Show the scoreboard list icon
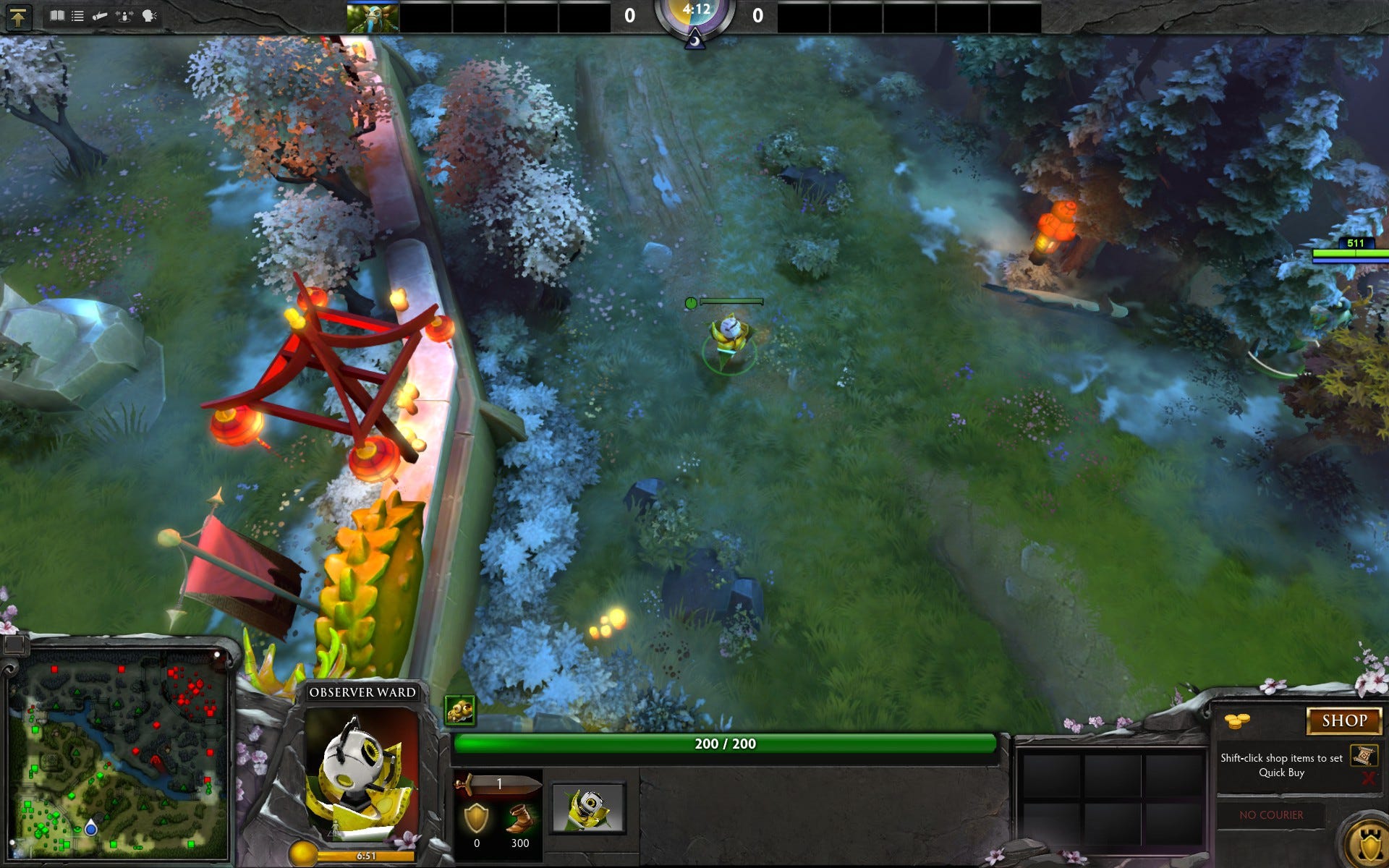This screenshot has height=868, width=1389. [78, 15]
